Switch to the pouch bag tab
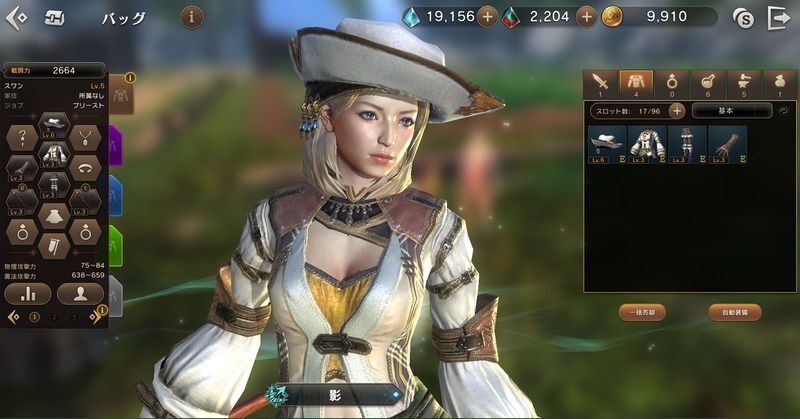Image resolution: width=800 pixels, height=419 pixels. click(779, 82)
